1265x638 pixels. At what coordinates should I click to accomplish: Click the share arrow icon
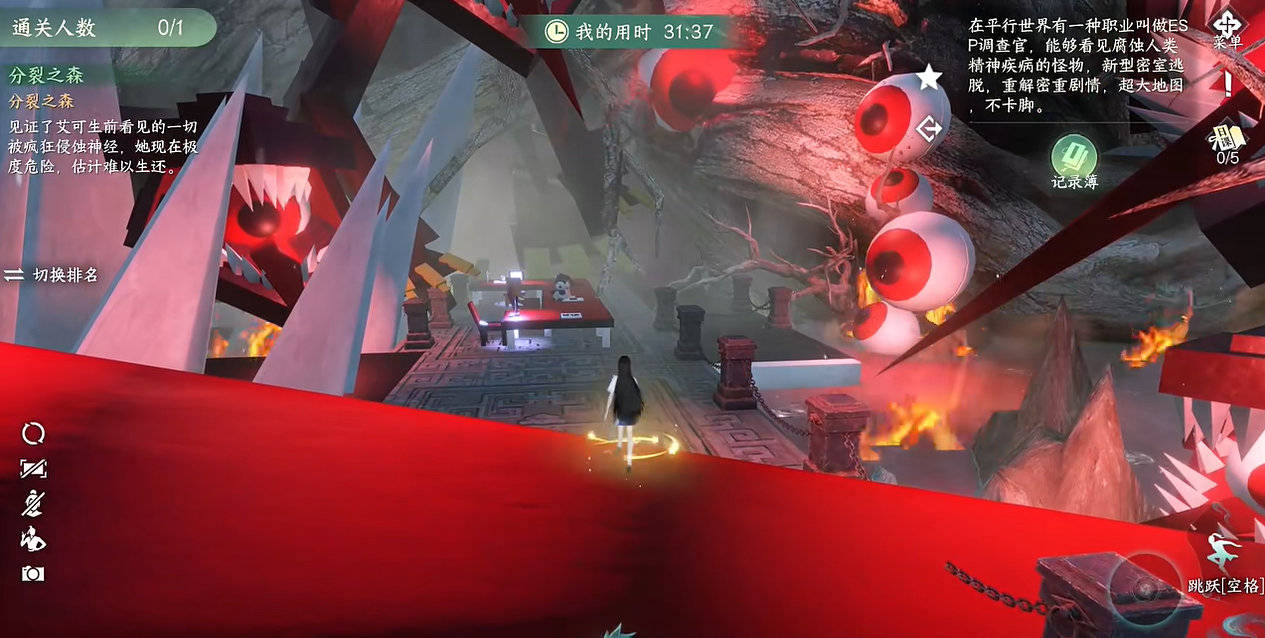pos(929,128)
